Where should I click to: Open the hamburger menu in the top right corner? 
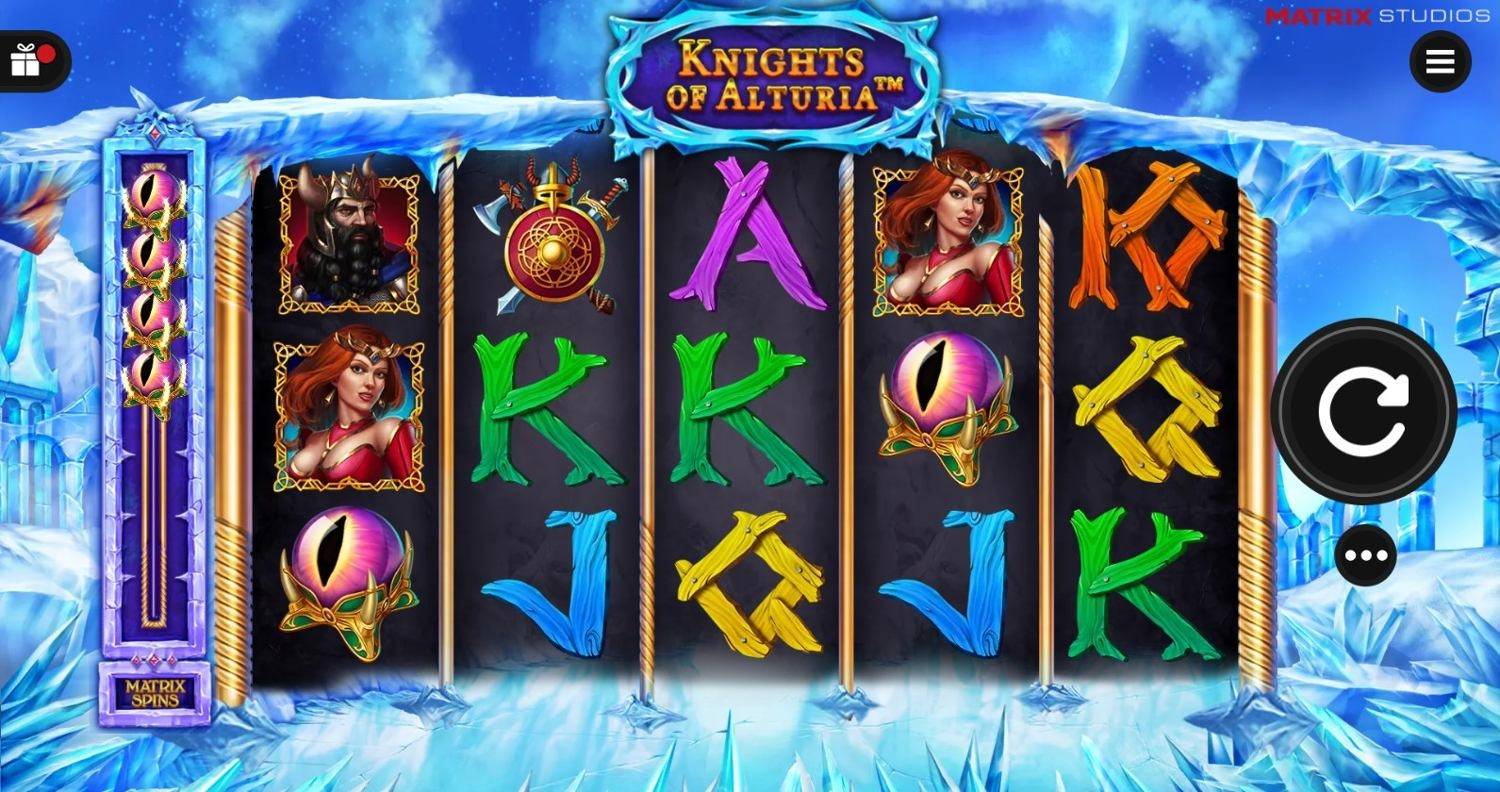(1440, 60)
